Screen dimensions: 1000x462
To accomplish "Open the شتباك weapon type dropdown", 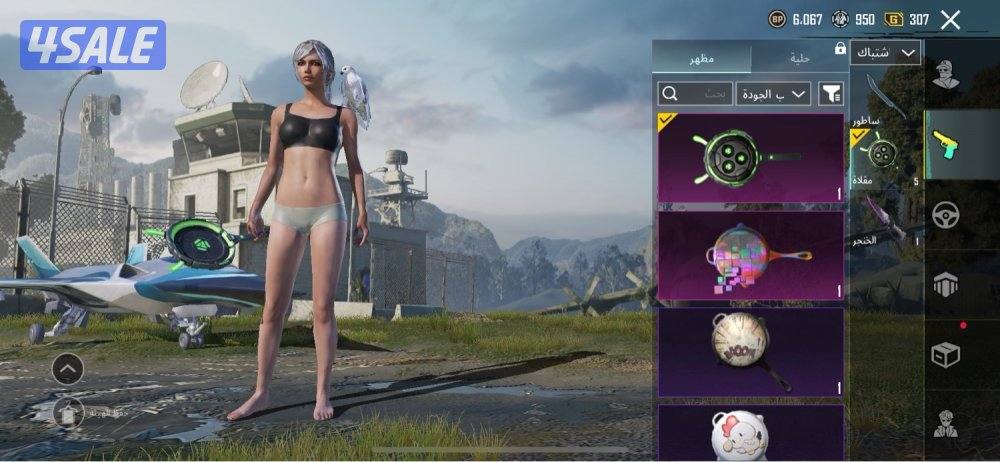I will [886, 52].
